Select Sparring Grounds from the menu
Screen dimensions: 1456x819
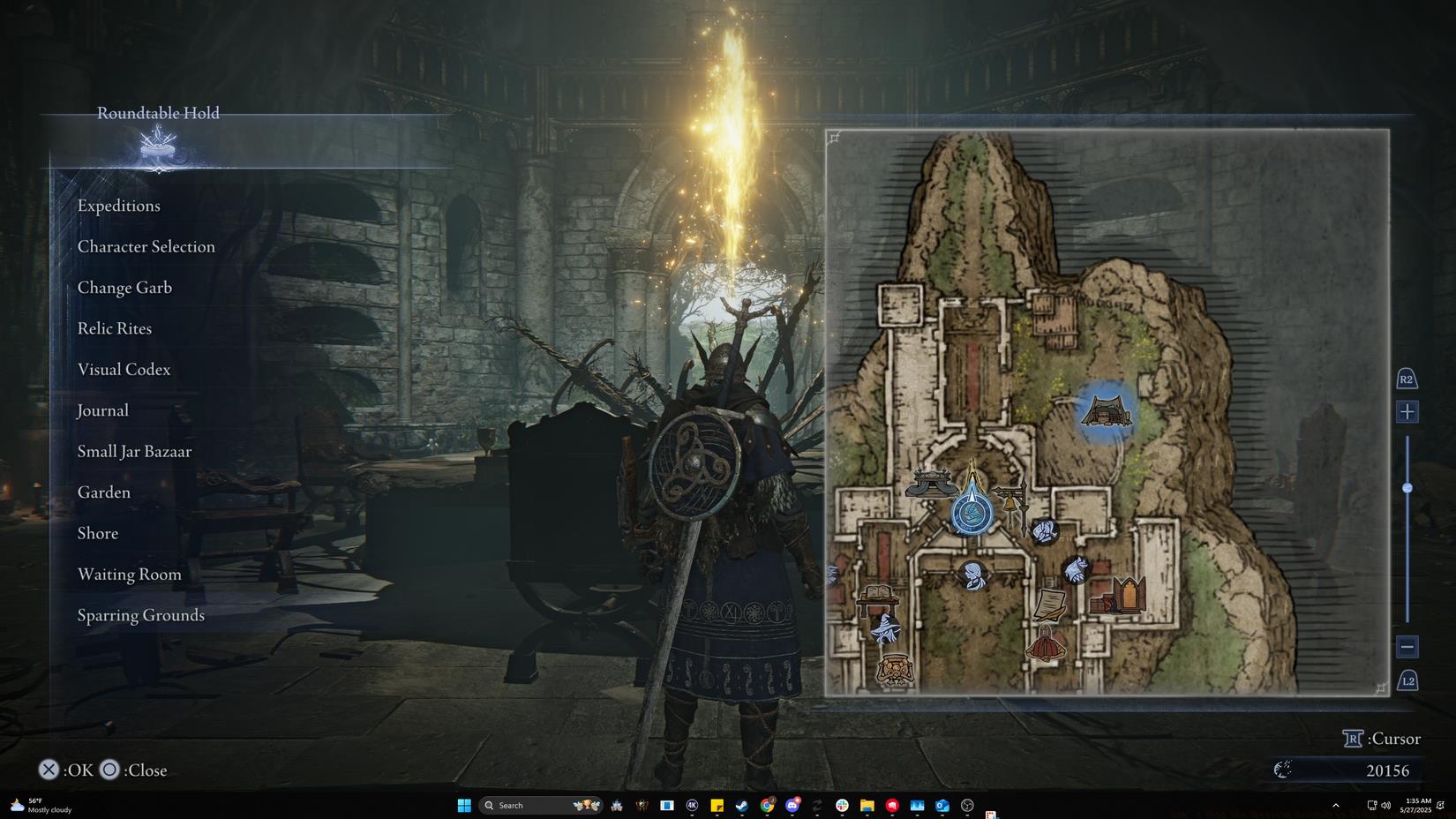140,615
